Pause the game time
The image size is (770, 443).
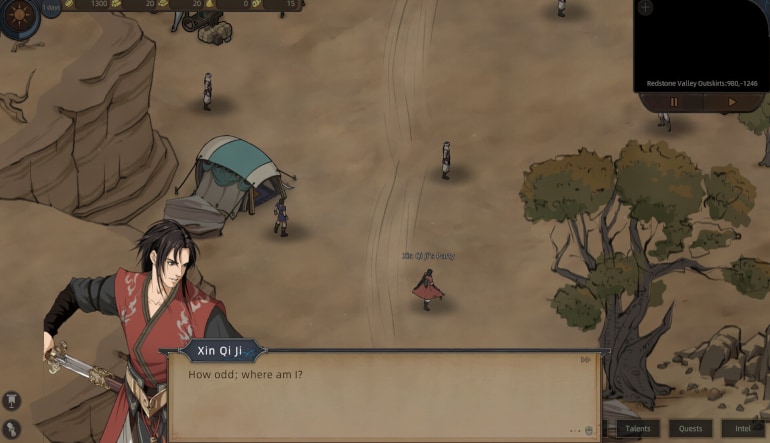(674, 102)
